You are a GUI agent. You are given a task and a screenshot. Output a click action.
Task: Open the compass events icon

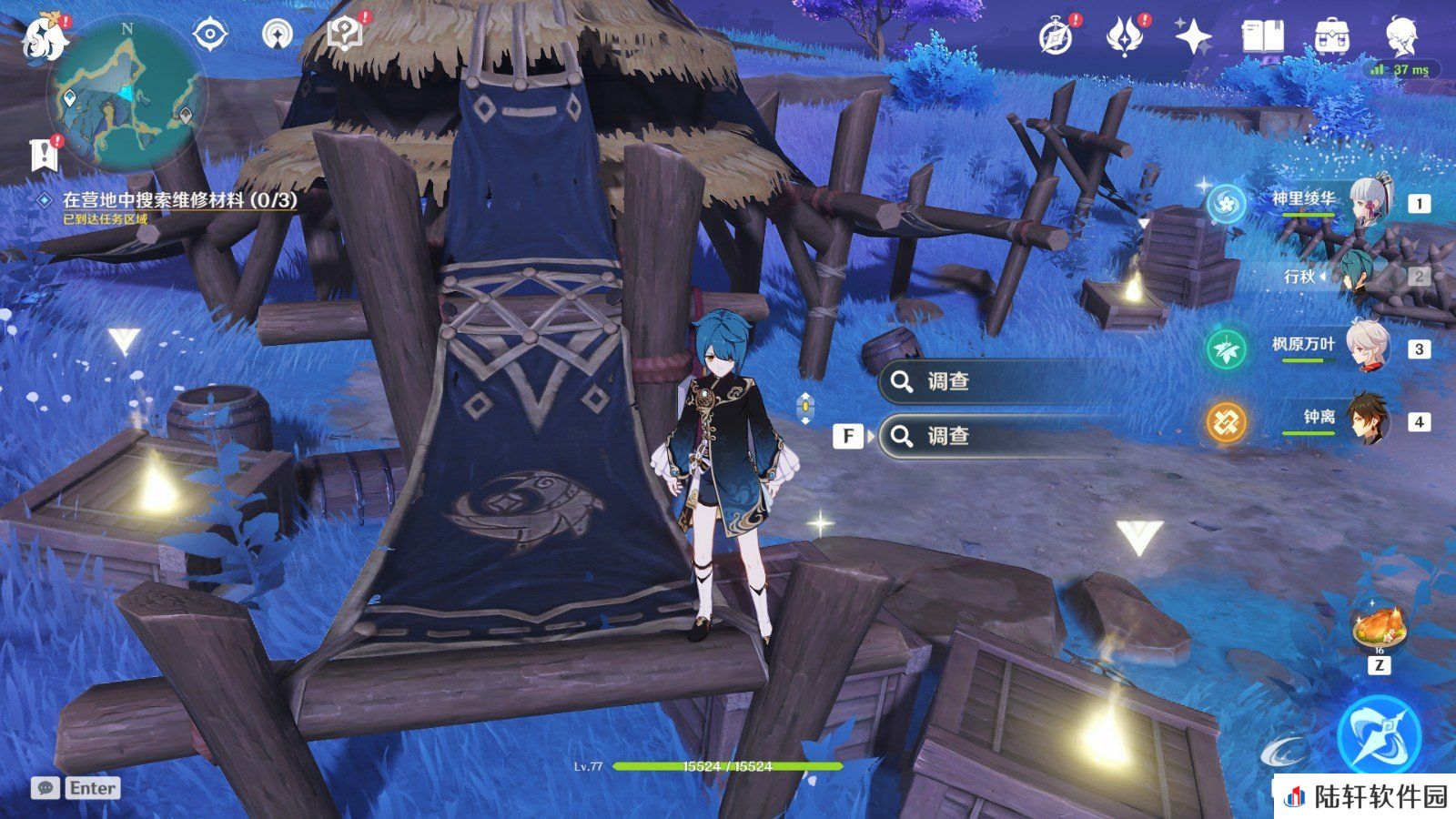click(1057, 37)
